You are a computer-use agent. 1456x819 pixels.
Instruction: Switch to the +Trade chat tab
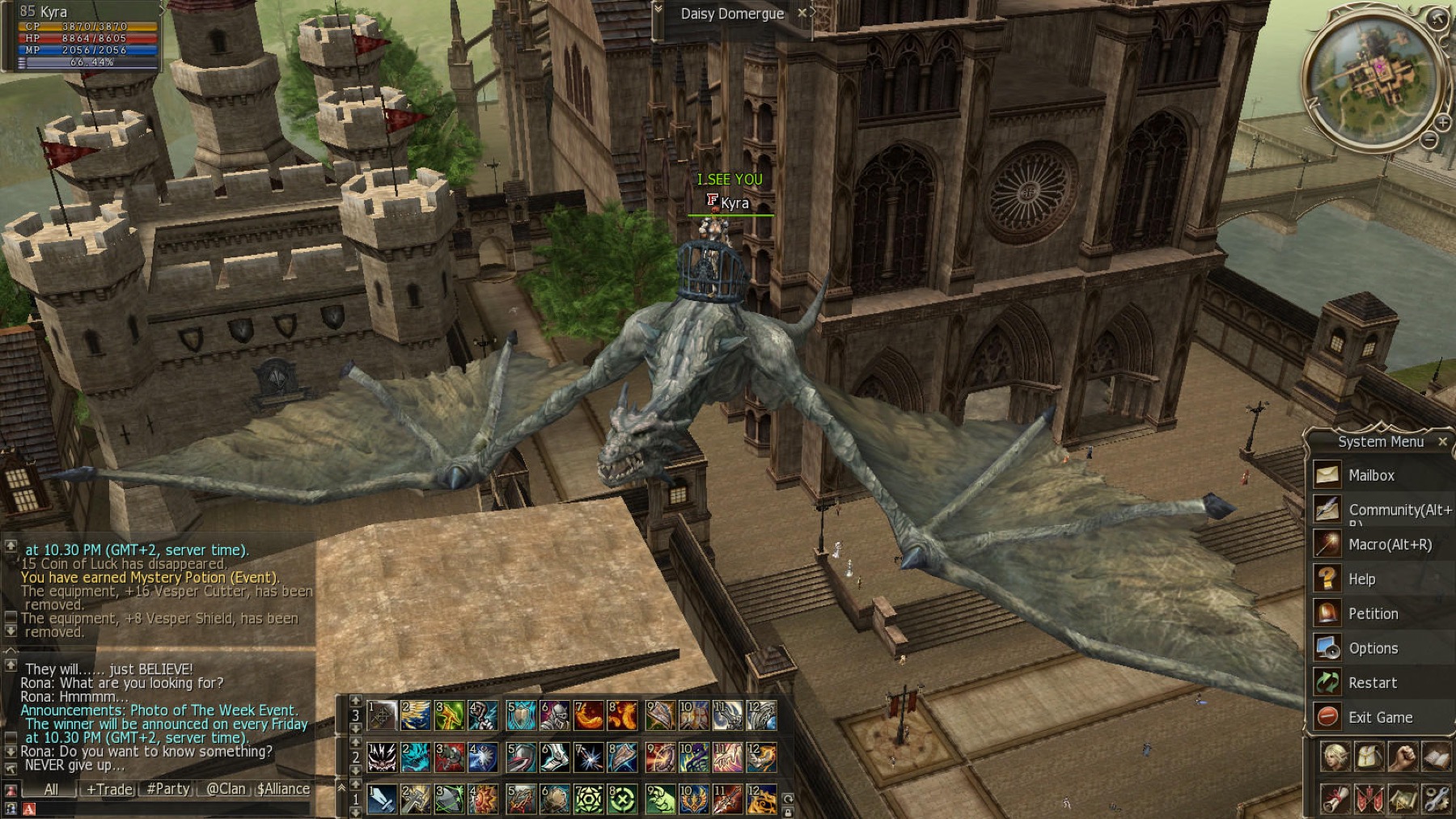coord(108,789)
